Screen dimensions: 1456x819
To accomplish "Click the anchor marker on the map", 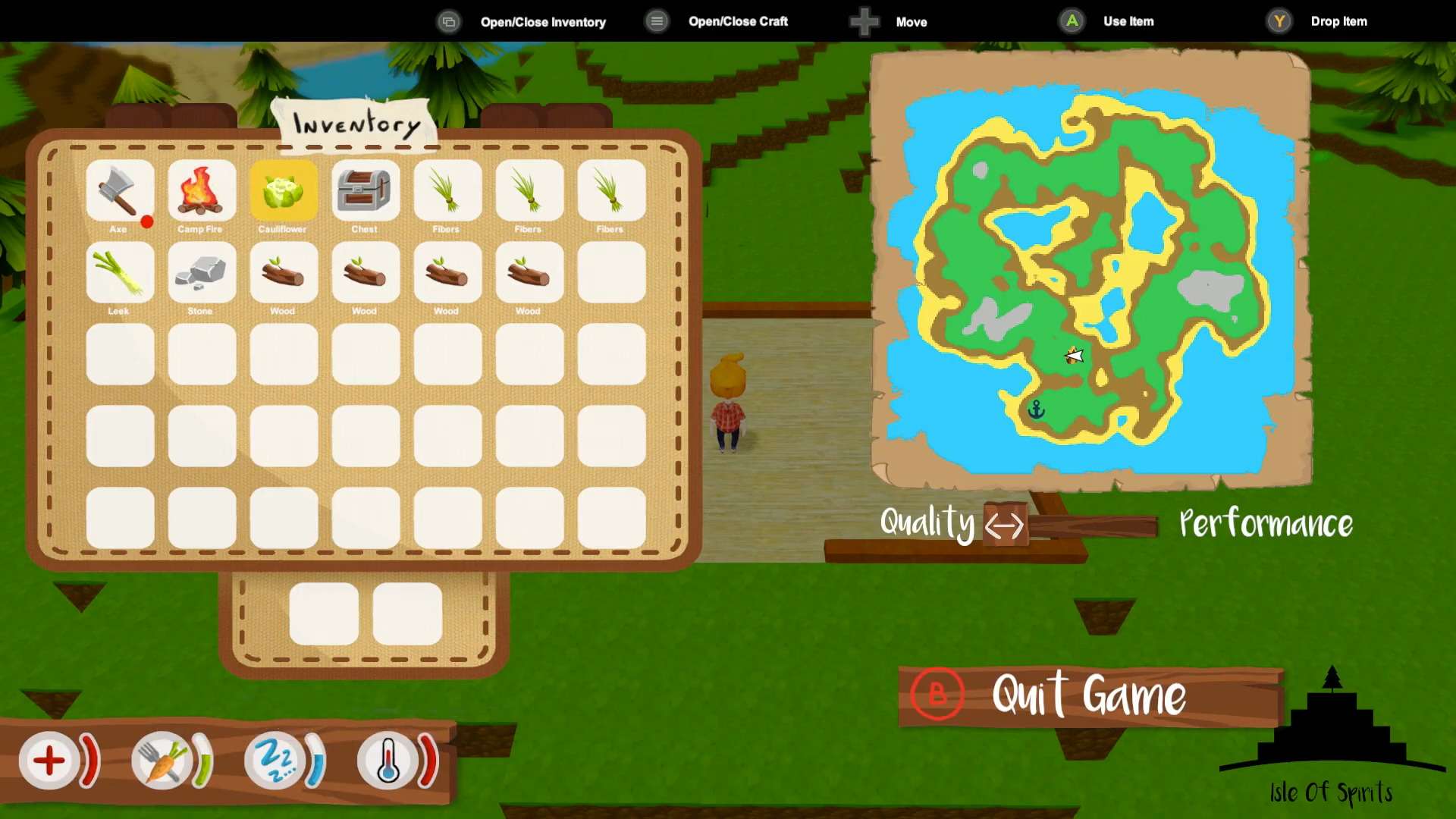I will [1036, 410].
